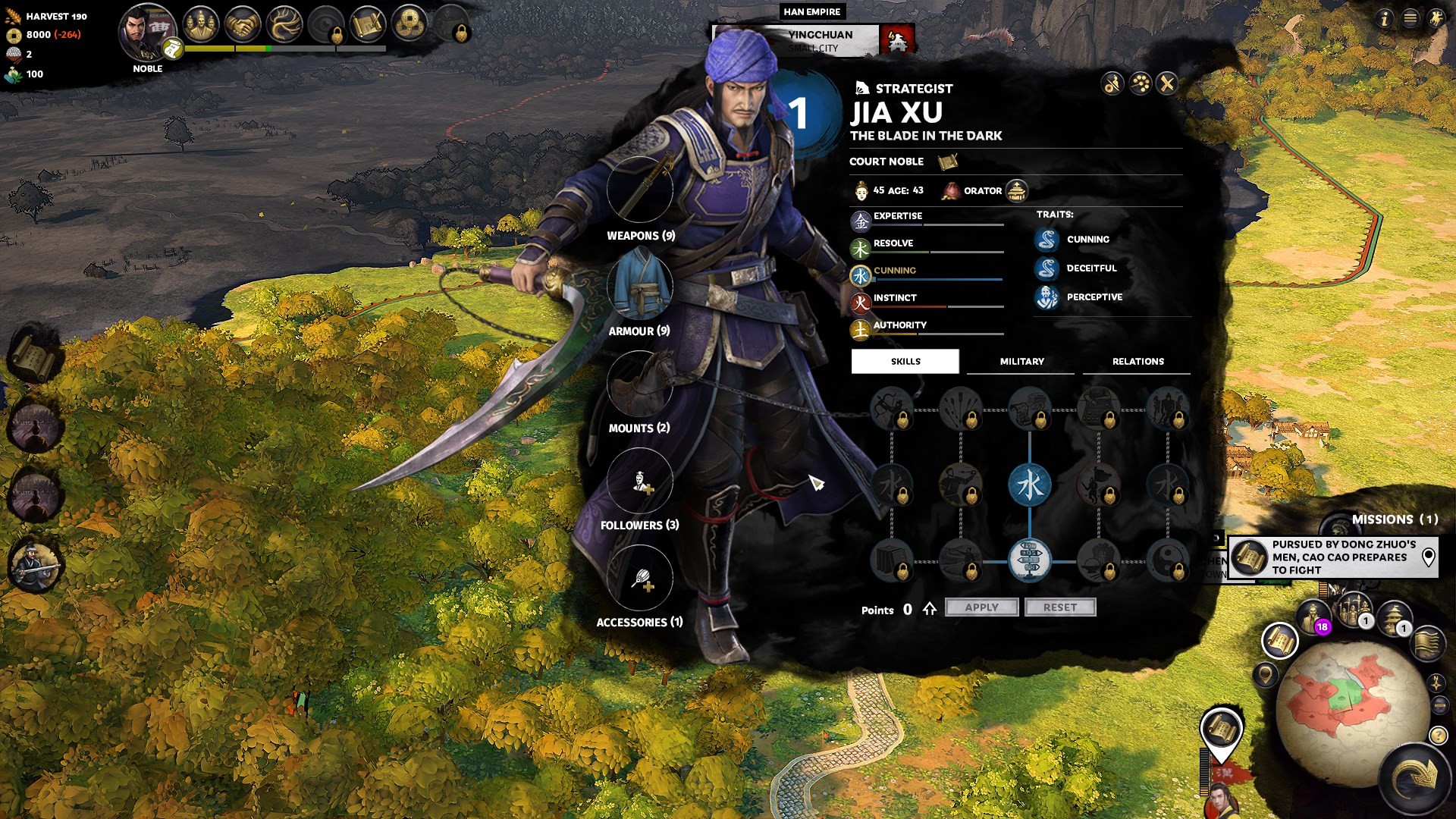The height and width of the screenshot is (819, 1456).
Task: Switch to the Military tab
Action: [x=1021, y=362]
